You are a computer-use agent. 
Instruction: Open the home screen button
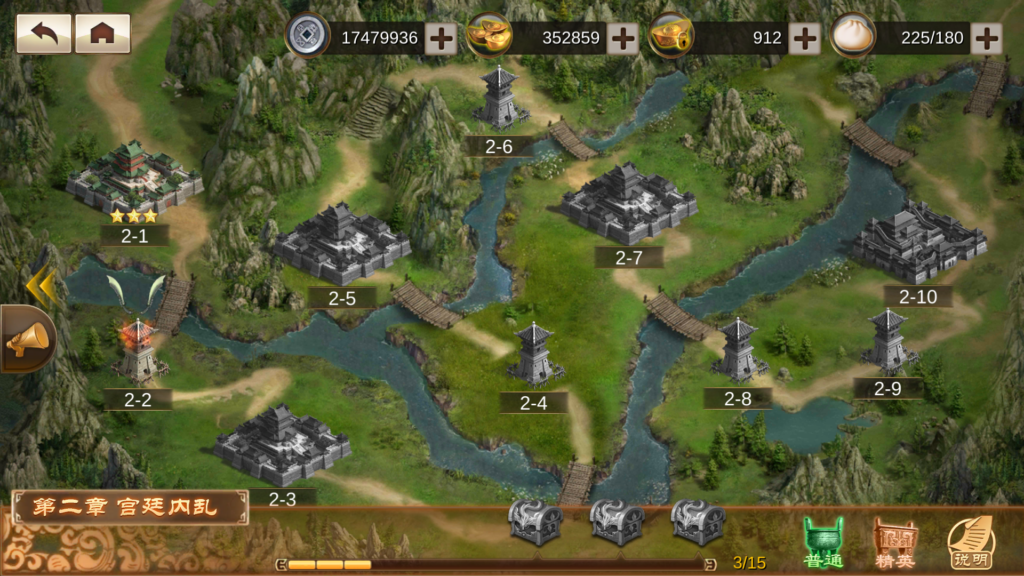click(101, 34)
